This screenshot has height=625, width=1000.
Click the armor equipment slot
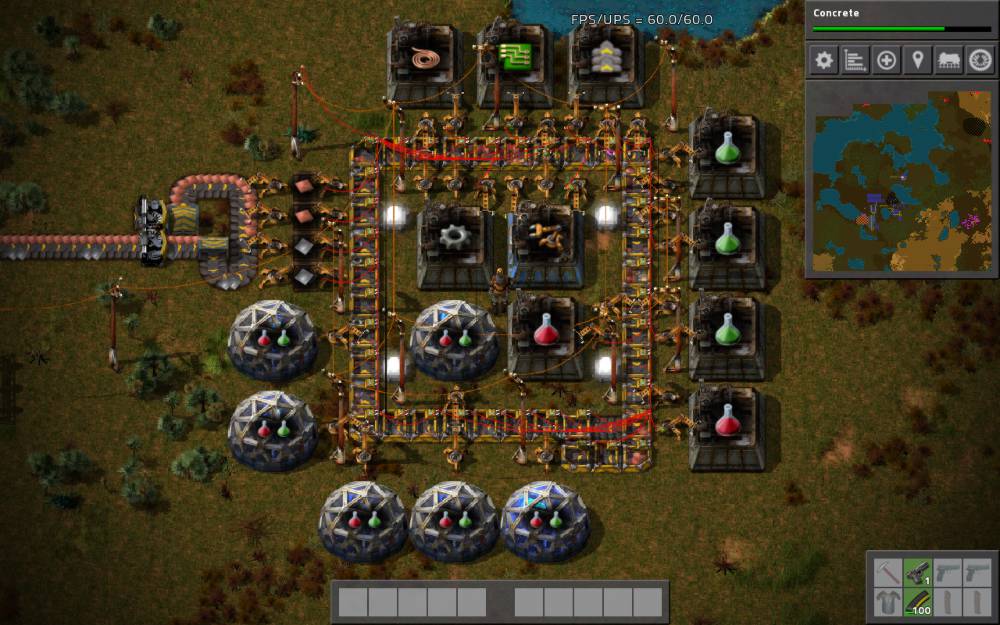pos(887,603)
